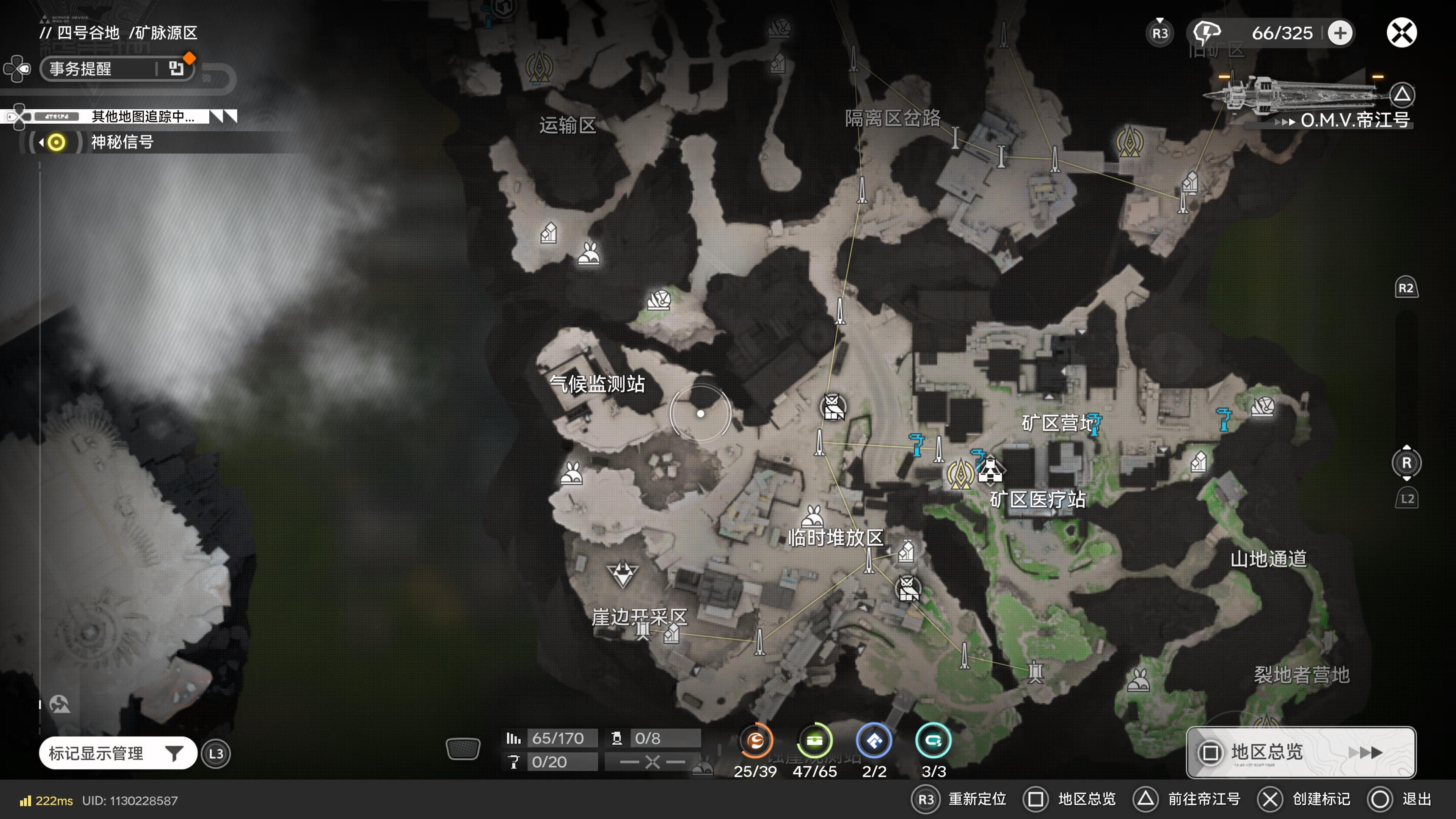The image size is (1456, 819).
Task: Click the 其他地图追踪中 tracking banner
Action: coord(143,116)
